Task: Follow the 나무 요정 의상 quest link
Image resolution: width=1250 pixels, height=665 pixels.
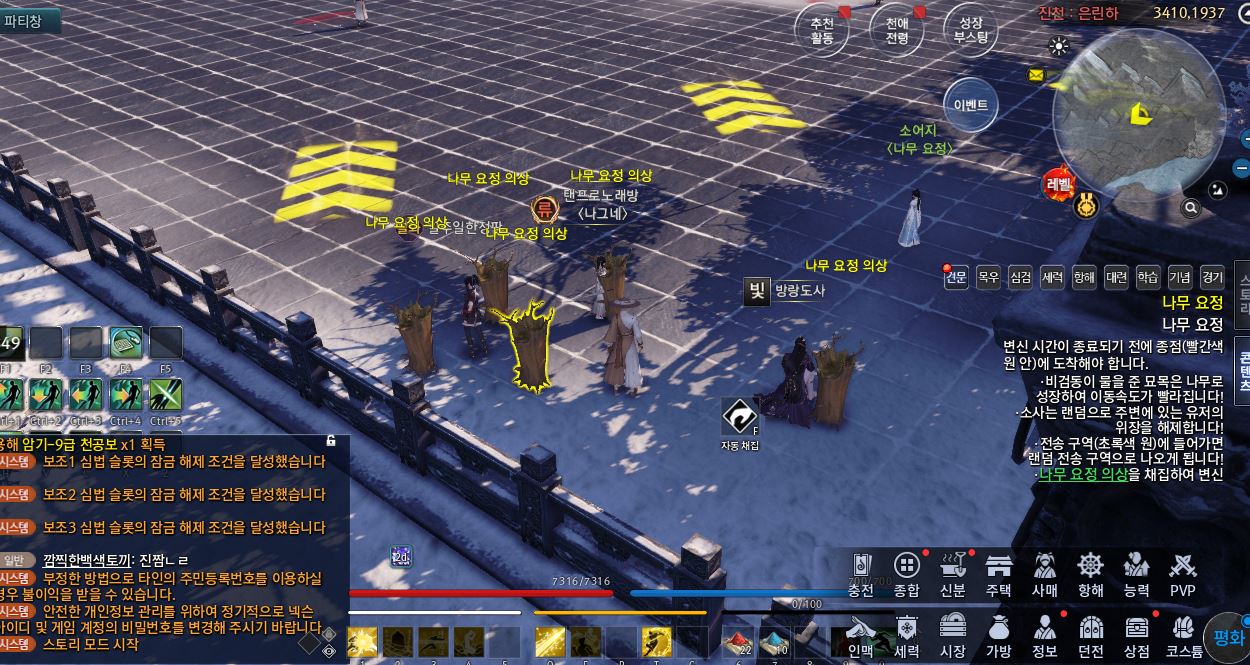Action: tap(1083, 474)
